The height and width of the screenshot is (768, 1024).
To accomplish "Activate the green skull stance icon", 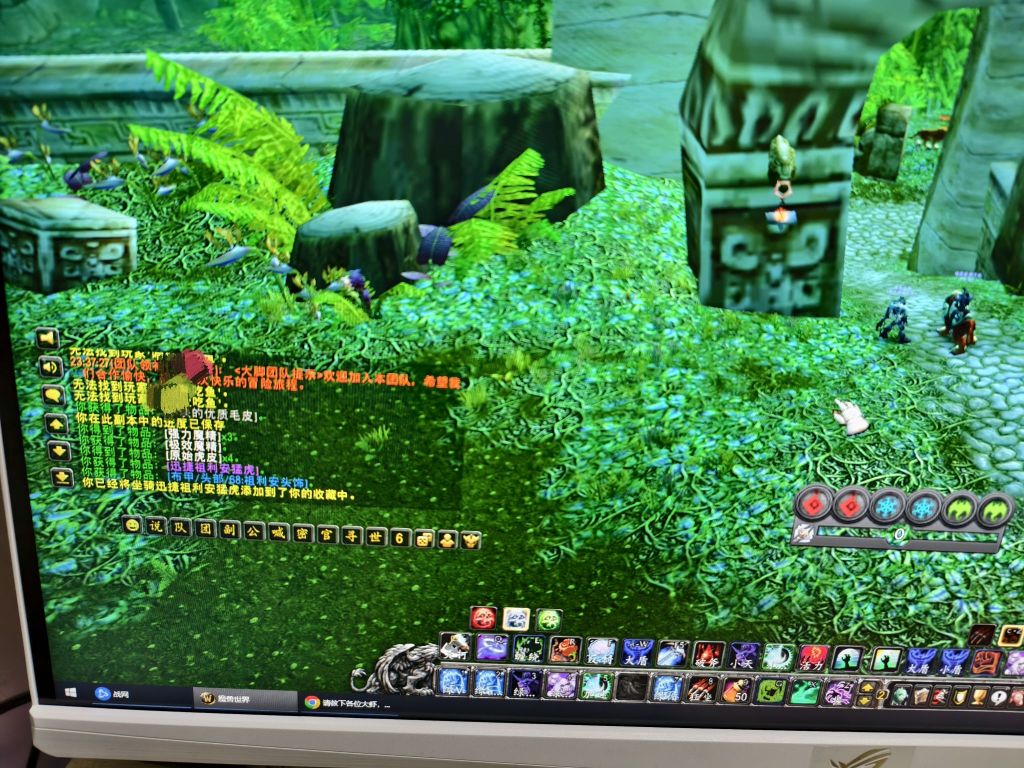I will 548,620.
